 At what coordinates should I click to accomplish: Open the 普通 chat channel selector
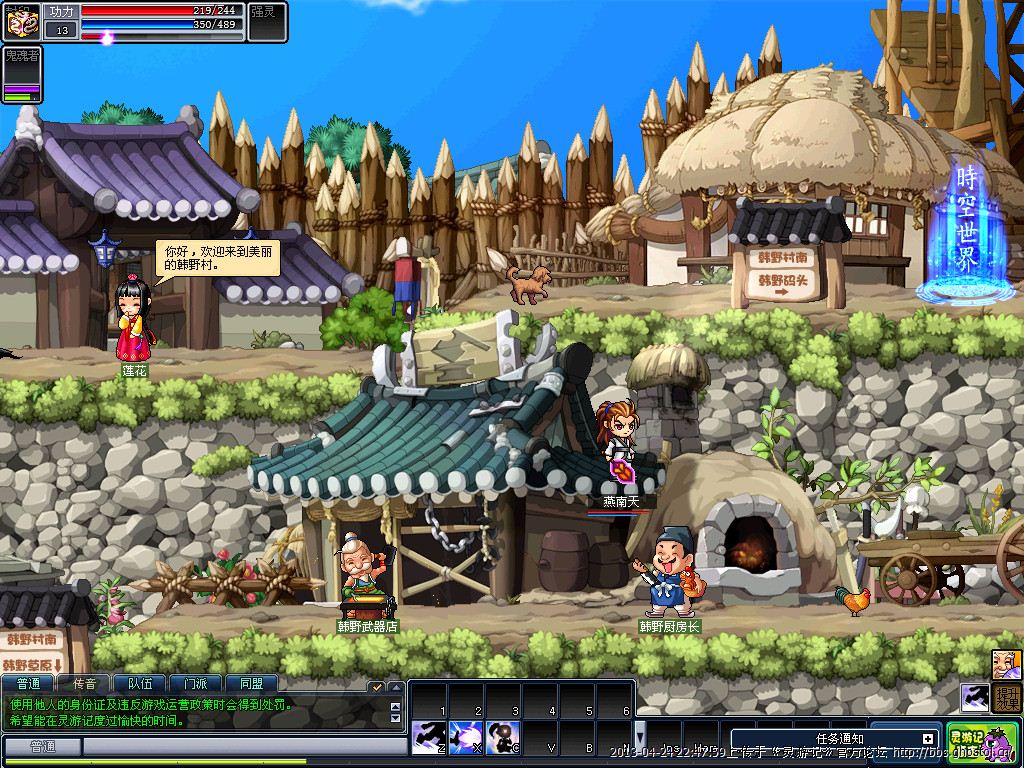click(42, 747)
